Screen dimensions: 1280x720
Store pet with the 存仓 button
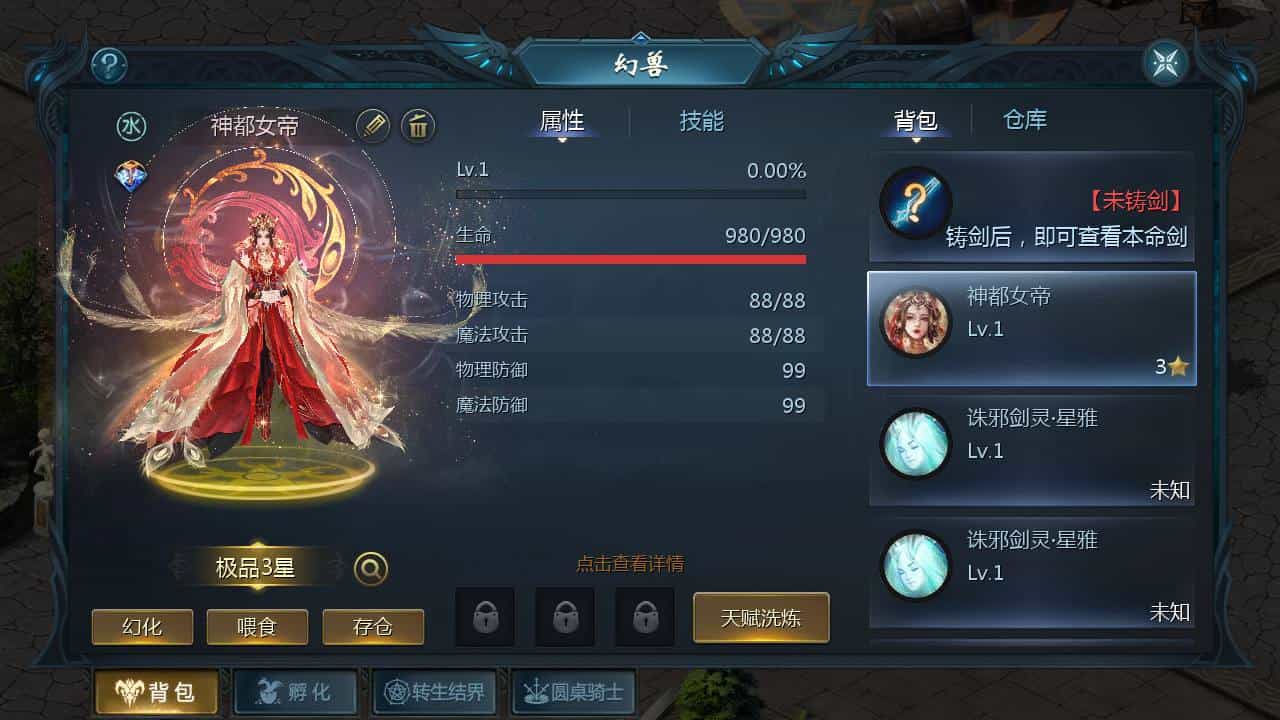click(x=373, y=627)
